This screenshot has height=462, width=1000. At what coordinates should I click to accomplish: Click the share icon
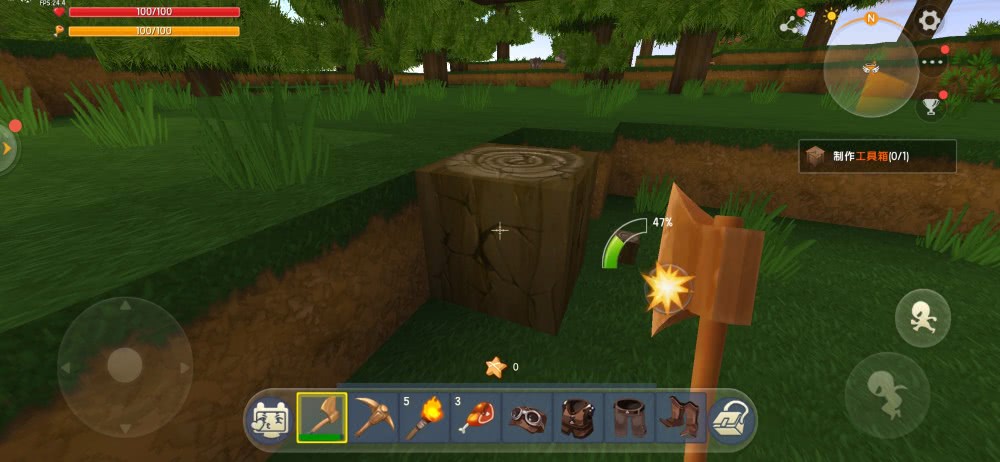793,22
